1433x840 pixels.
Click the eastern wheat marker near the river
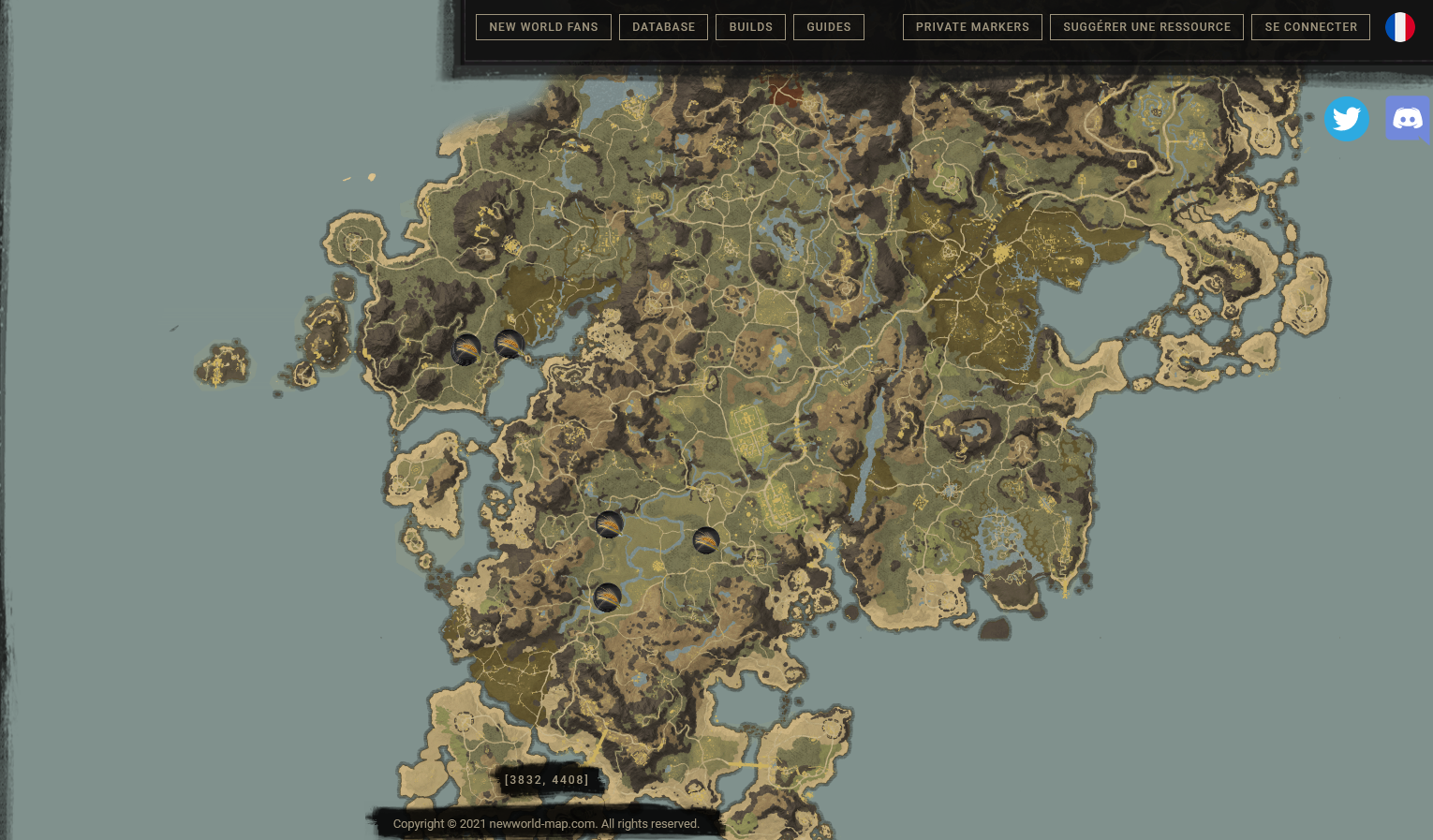tap(706, 541)
